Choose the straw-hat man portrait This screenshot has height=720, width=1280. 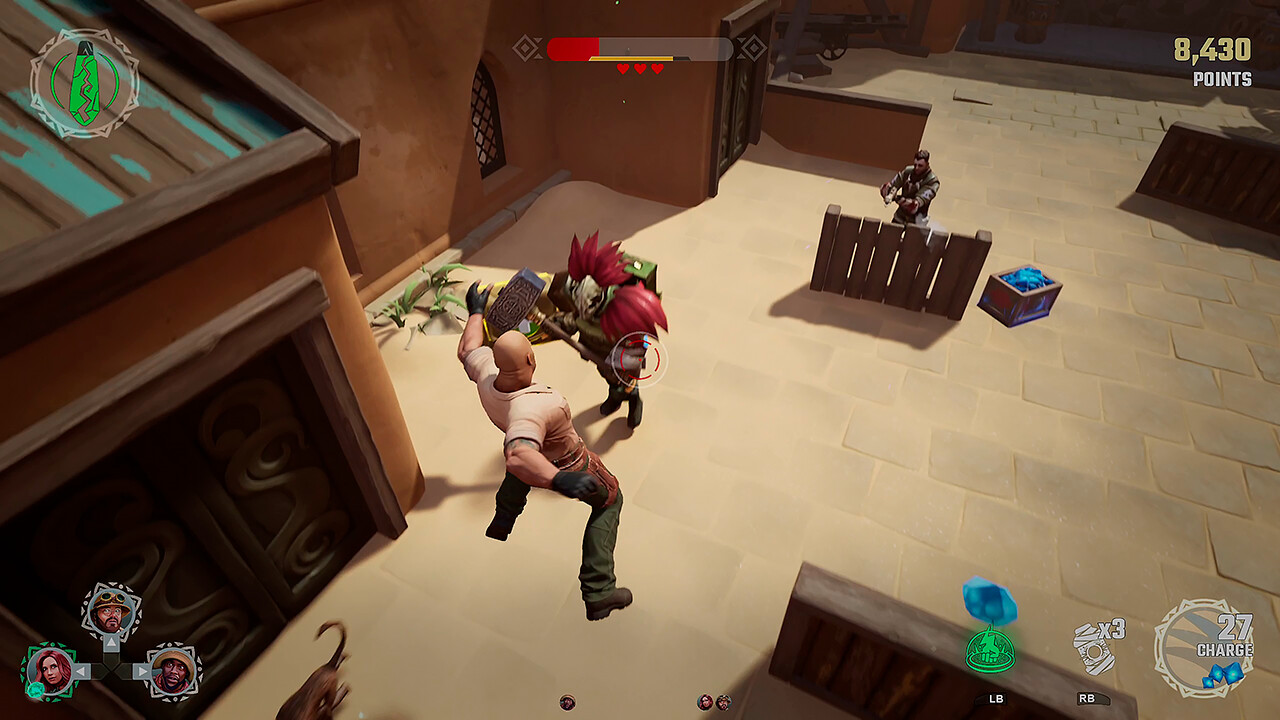click(x=174, y=670)
